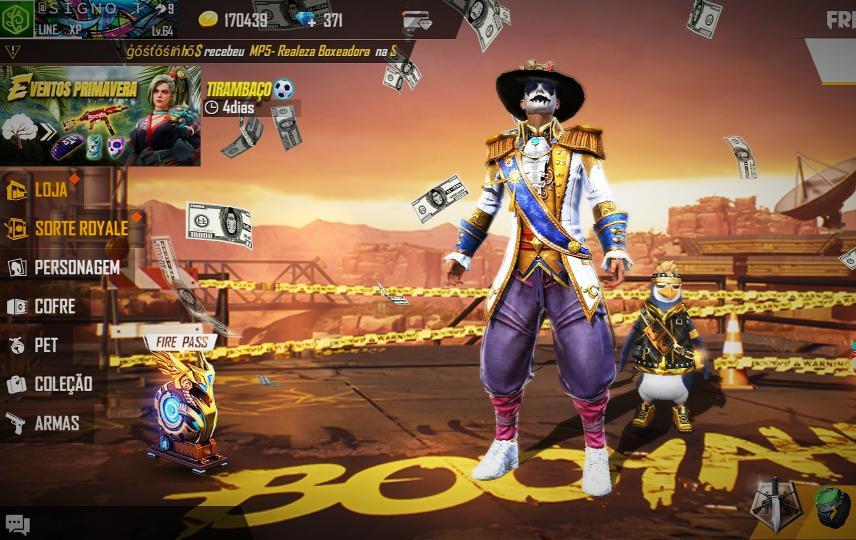Screen dimensions: 856x540
Task: Open the Tirambaço event
Action: coord(249,90)
